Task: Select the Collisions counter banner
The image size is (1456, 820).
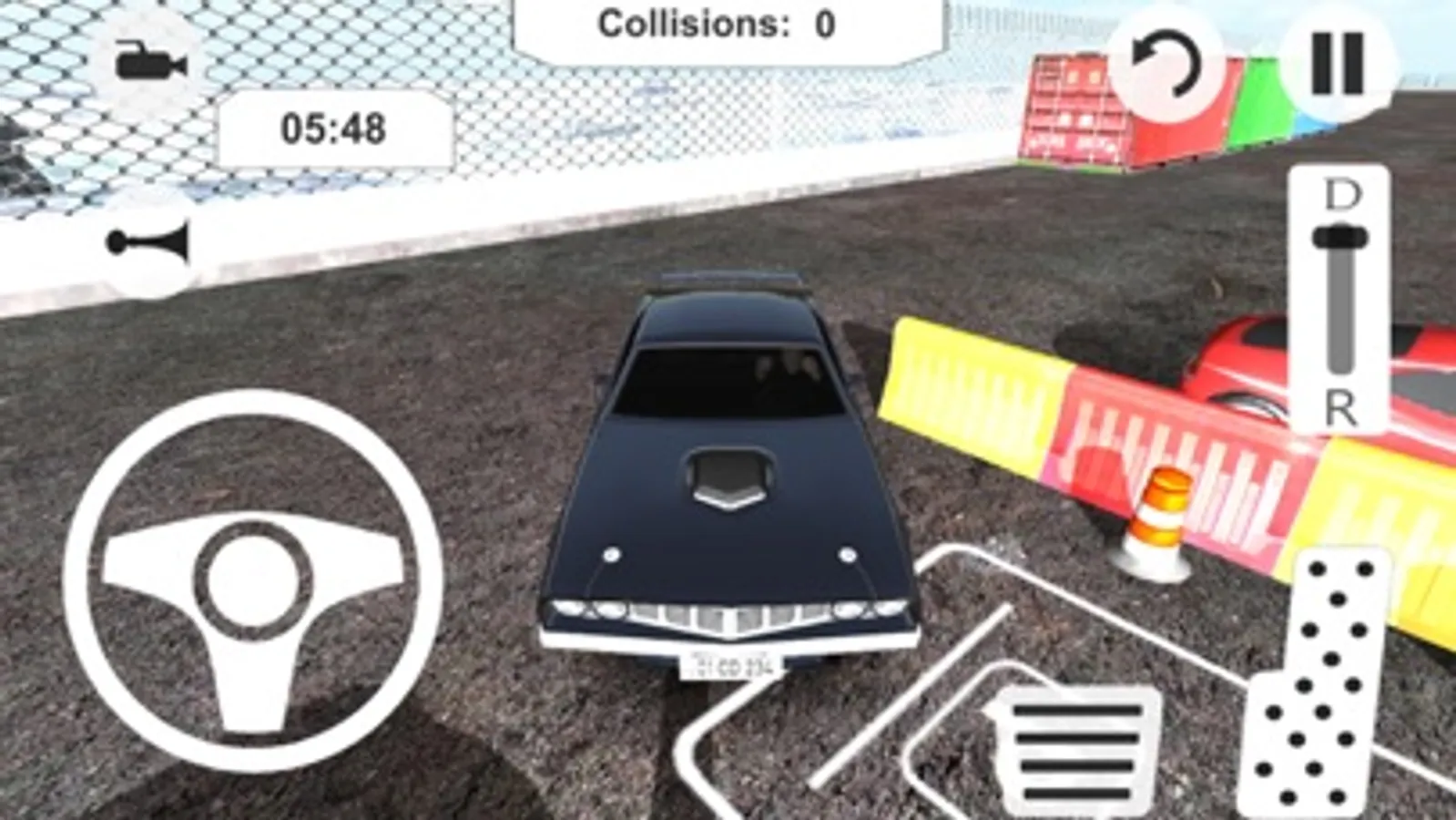Action: (728, 25)
